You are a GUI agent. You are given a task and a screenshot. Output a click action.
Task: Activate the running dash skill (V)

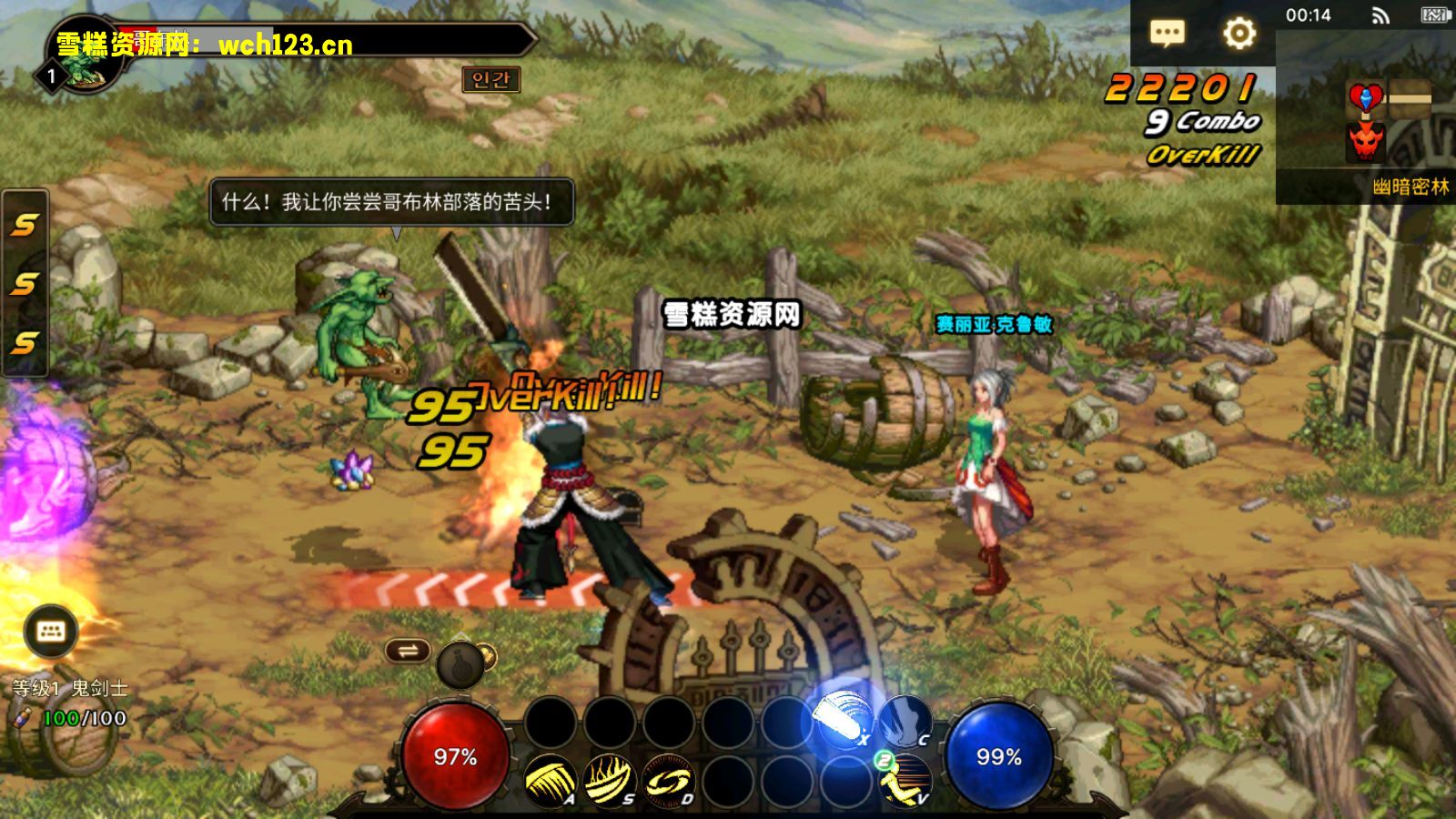tap(905, 781)
